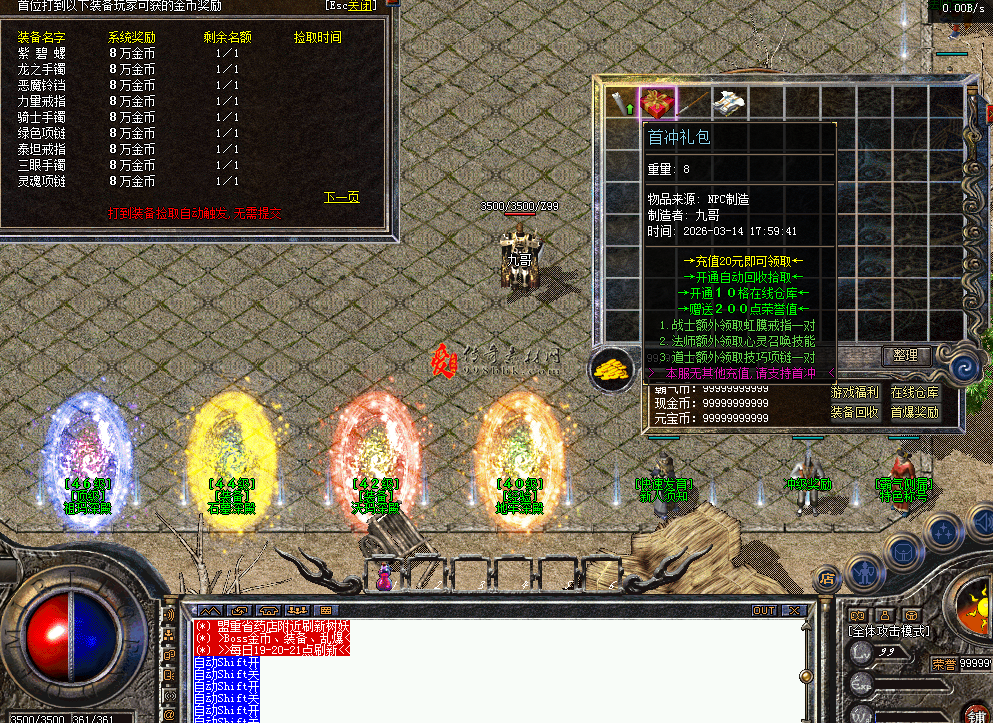This screenshot has height=723, width=993.
Task: Open 装备回收 equipment recycling
Action: 855,412
